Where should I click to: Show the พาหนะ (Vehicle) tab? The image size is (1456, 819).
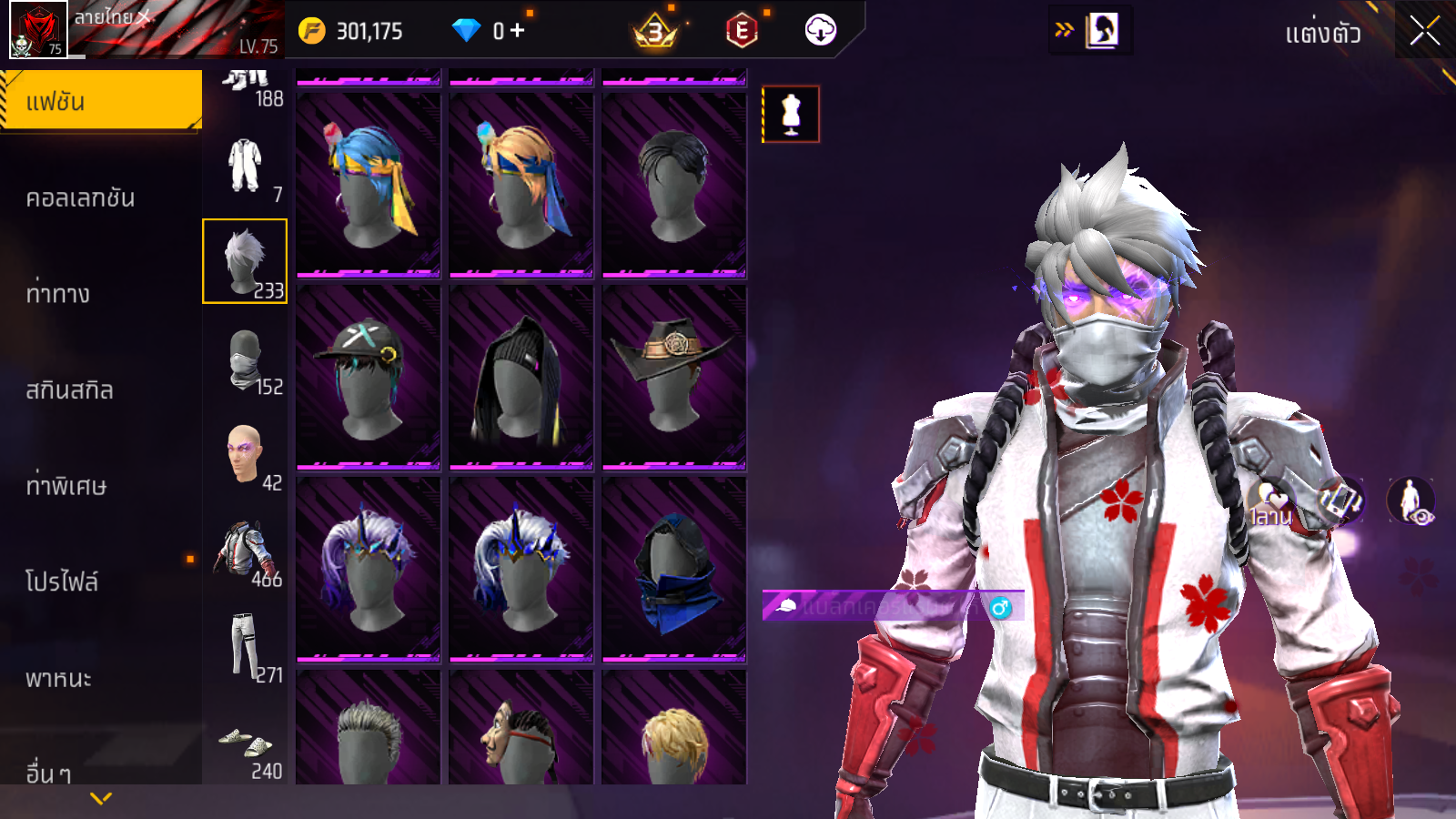(x=58, y=678)
